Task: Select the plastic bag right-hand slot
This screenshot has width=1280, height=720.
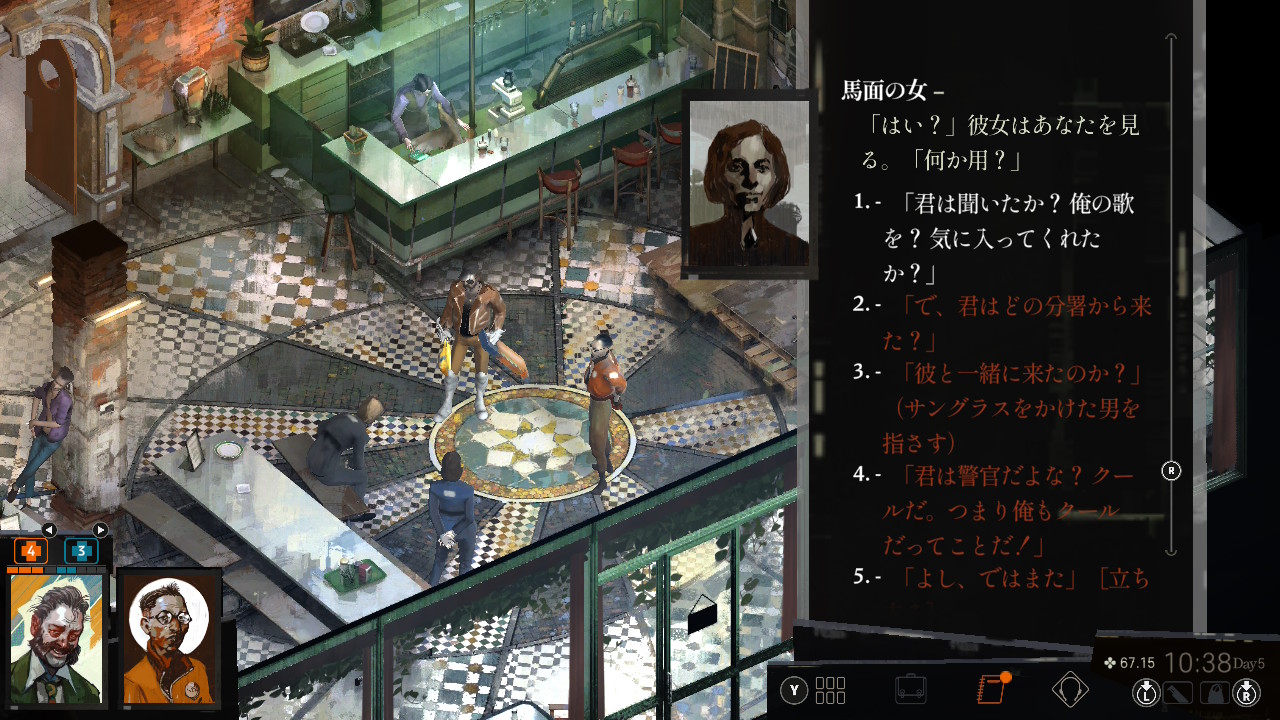Action: pos(1214,692)
